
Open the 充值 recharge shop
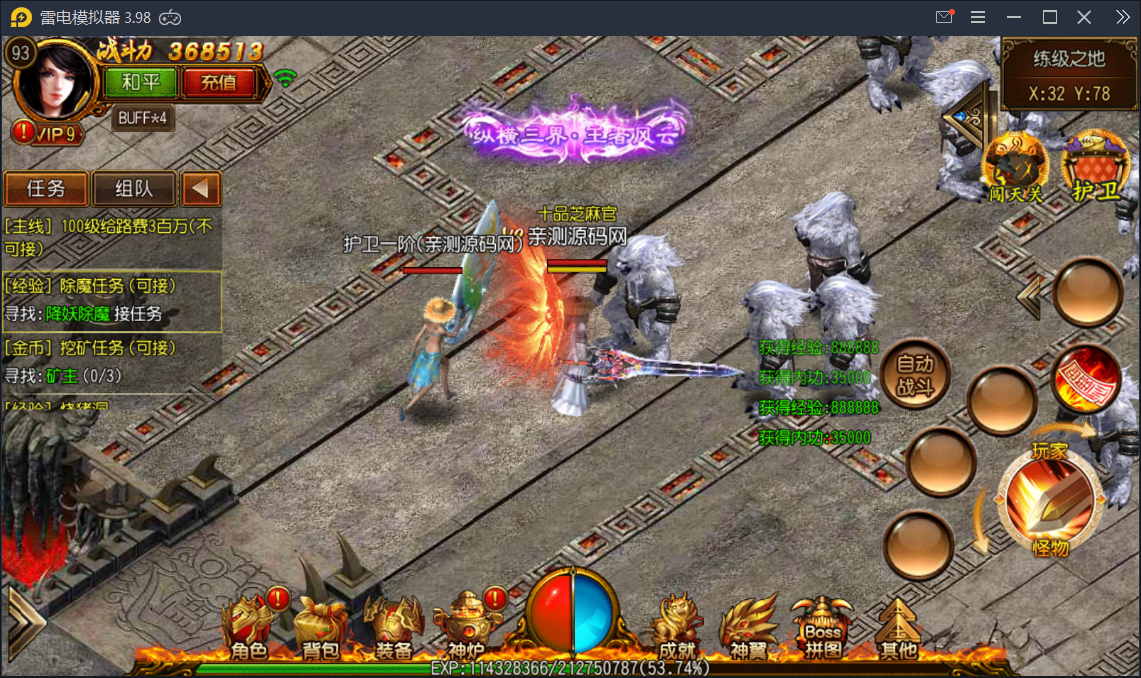218,83
